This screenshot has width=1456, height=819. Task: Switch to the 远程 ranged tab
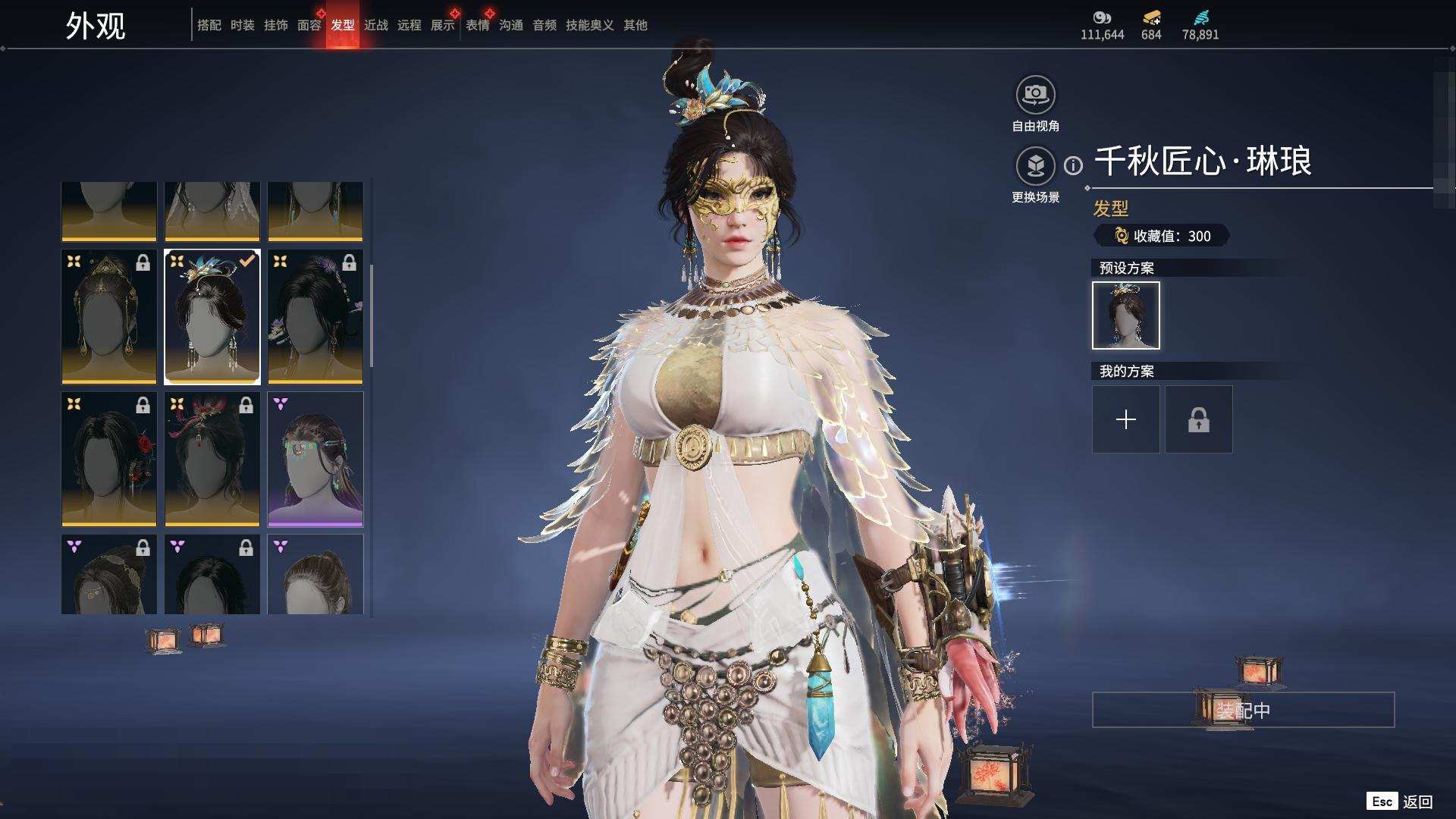[409, 25]
